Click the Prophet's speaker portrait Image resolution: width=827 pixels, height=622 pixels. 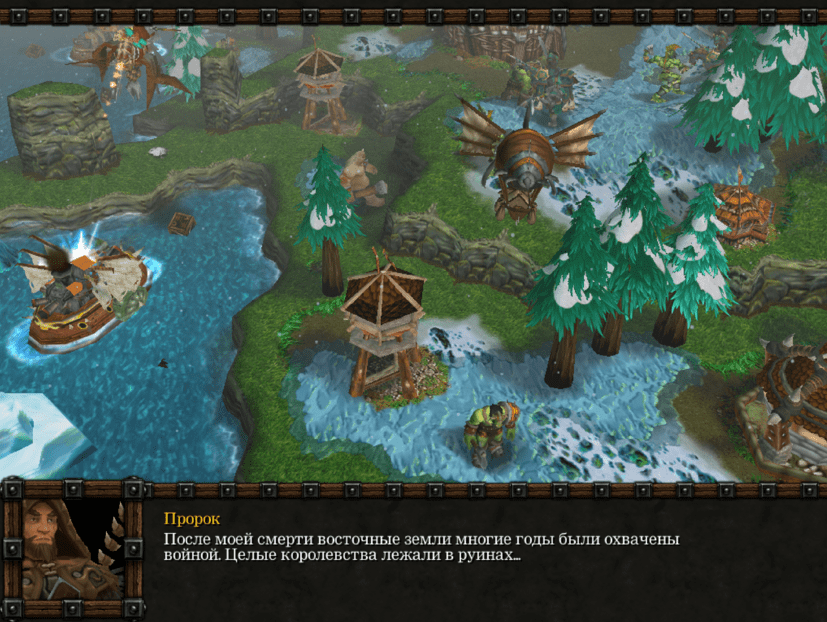click(72, 550)
